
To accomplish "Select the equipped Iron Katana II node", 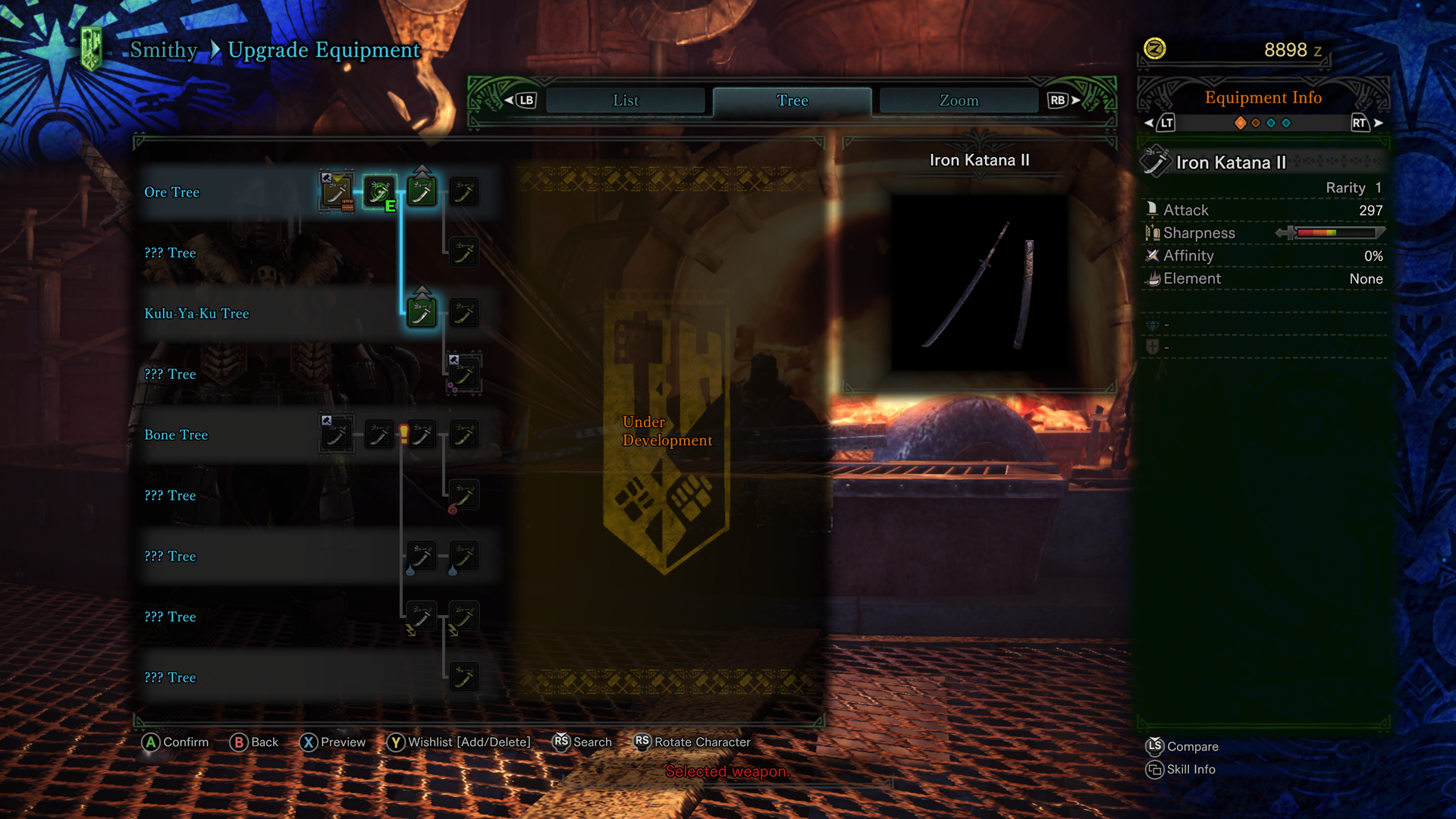I will pyautogui.click(x=379, y=192).
